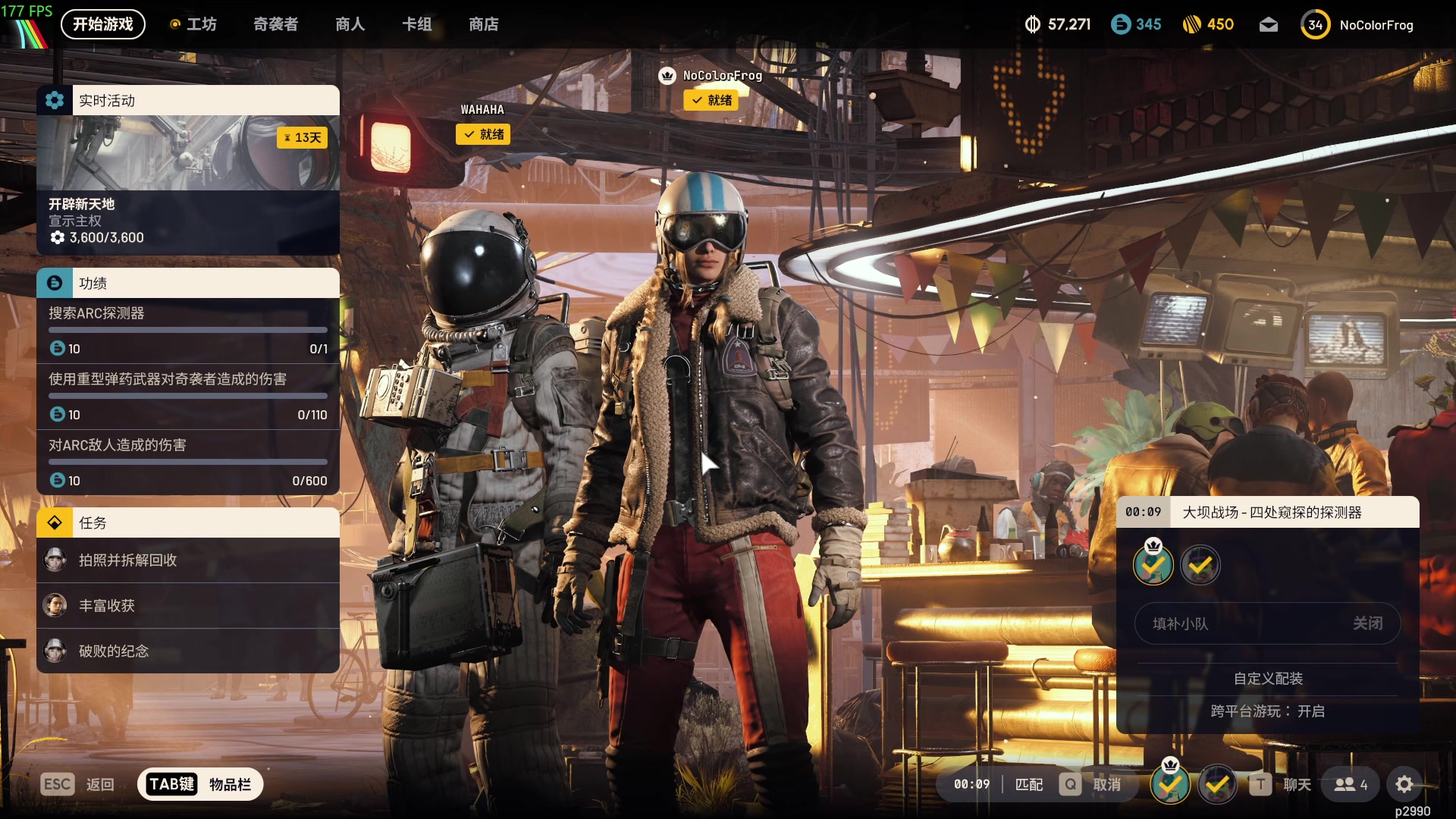The image size is (1456, 819).
Task: Click the 开始游戏 start game tab
Action: tap(102, 24)
